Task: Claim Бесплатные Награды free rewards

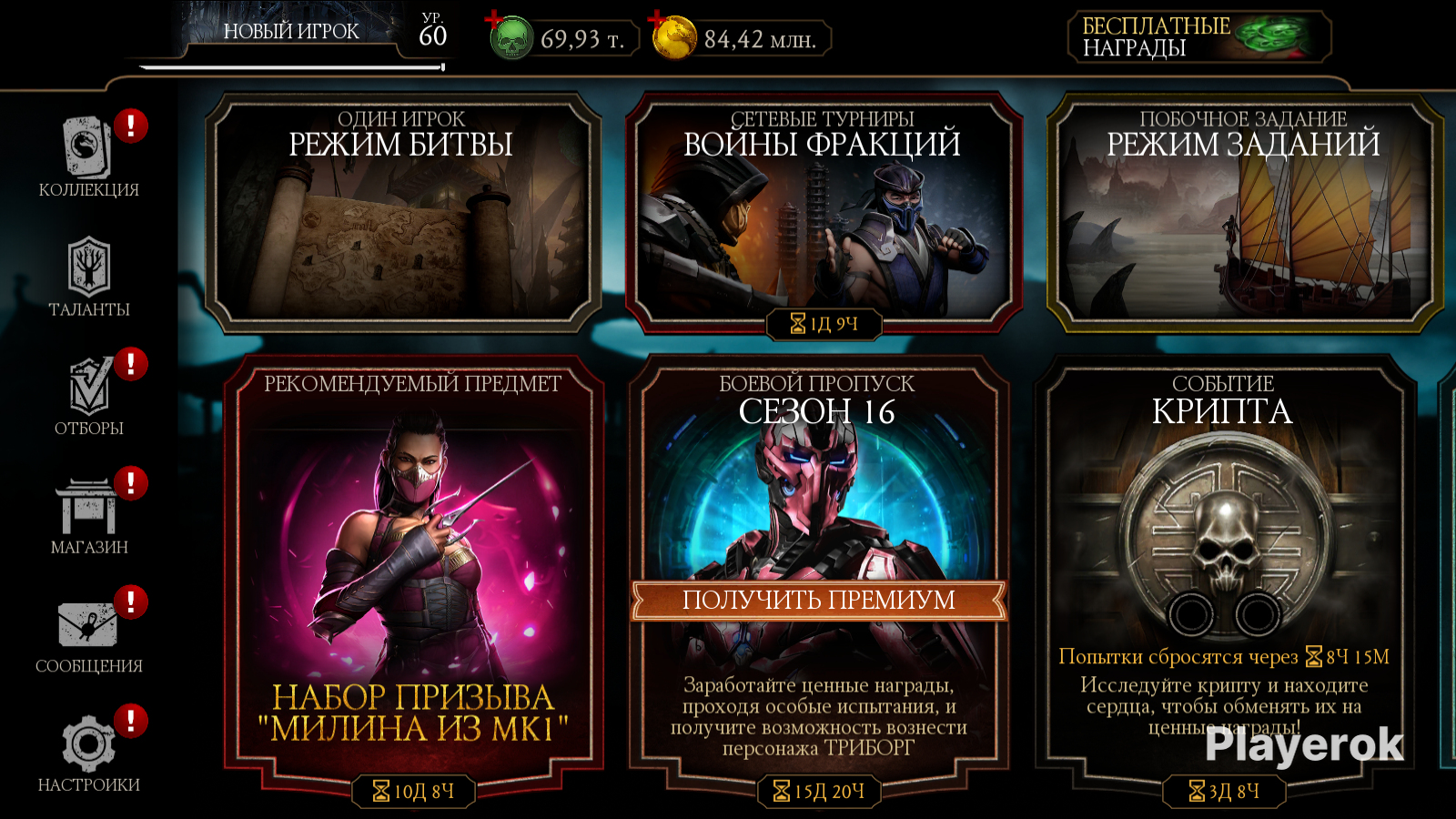Action: pyautogui.click(x=1198, y=37)
